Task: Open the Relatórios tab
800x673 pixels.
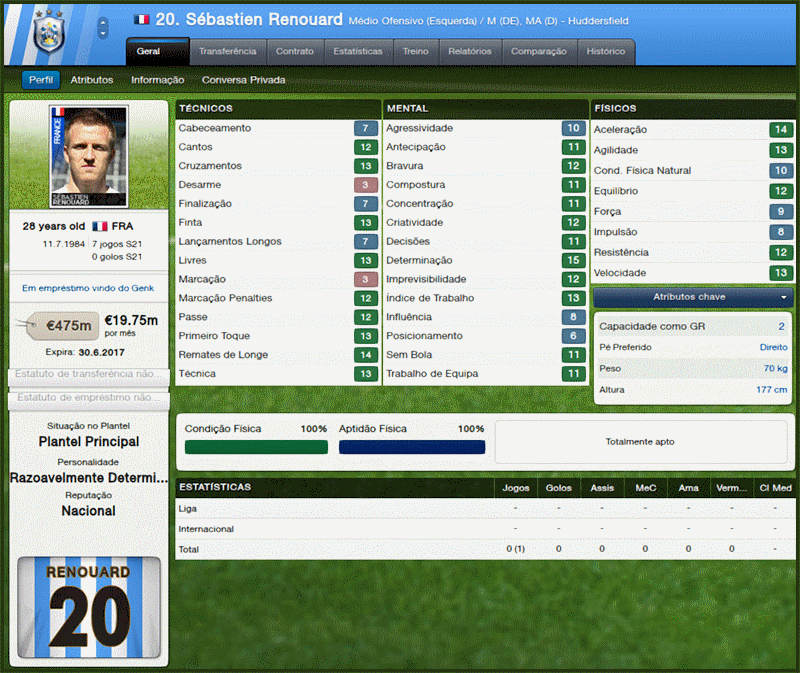Action: pos(470,51)
